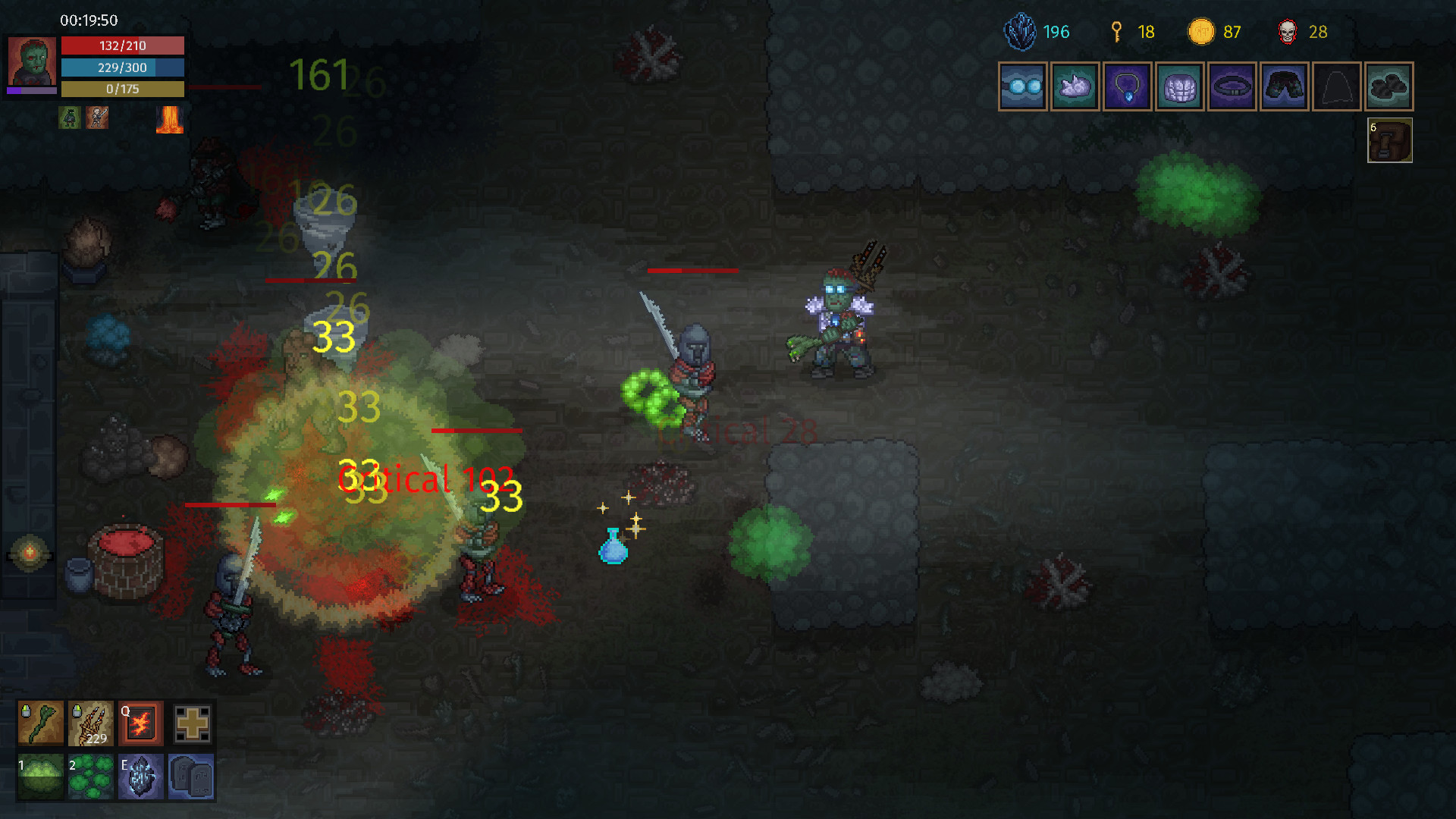
Task: Click the tombstone ability slot
Action: 191,776
